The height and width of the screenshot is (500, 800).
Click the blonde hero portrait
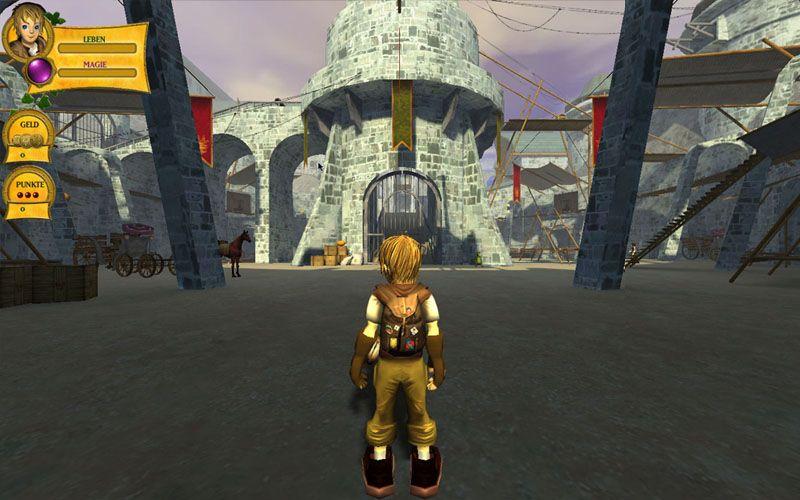point(27,31)
